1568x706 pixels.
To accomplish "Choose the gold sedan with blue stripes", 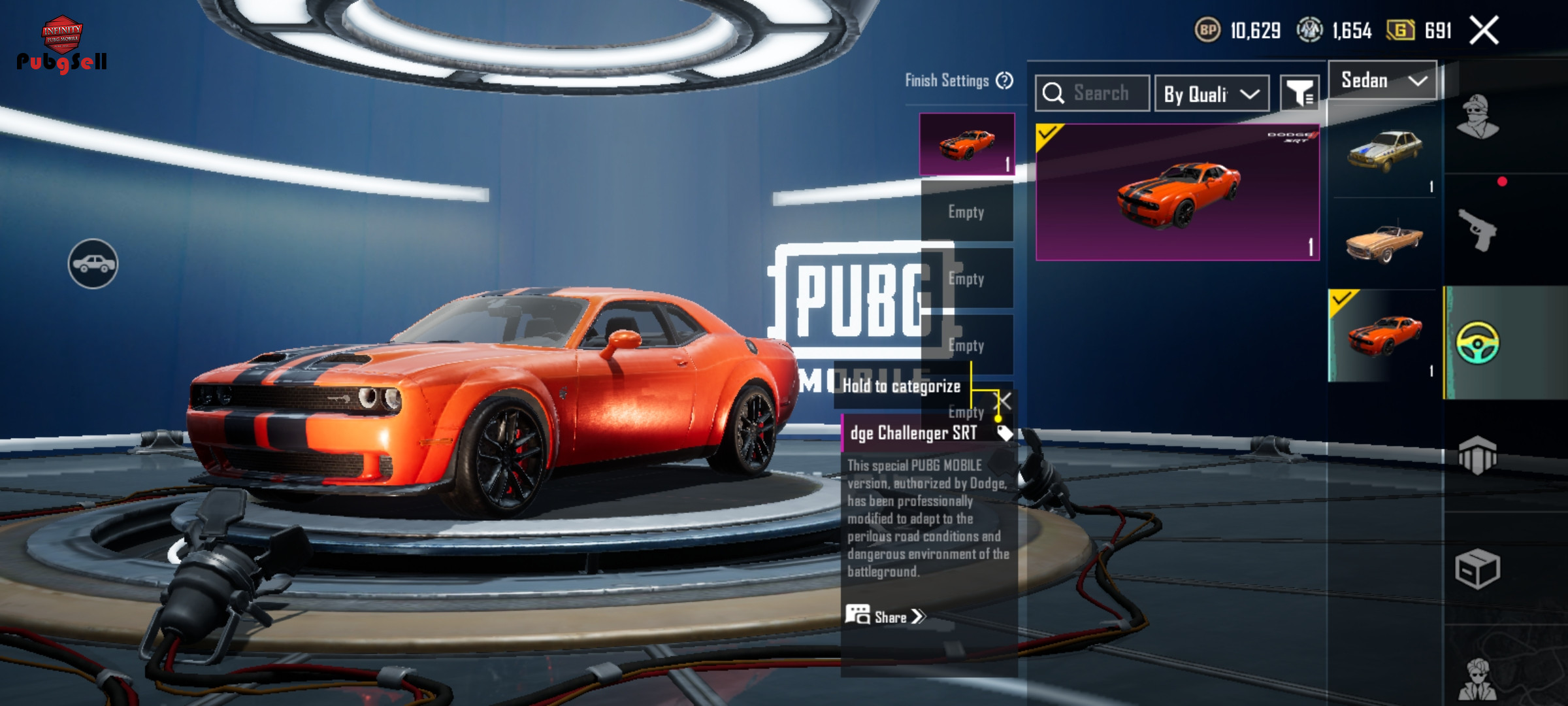I will (x=1384, y=152).
